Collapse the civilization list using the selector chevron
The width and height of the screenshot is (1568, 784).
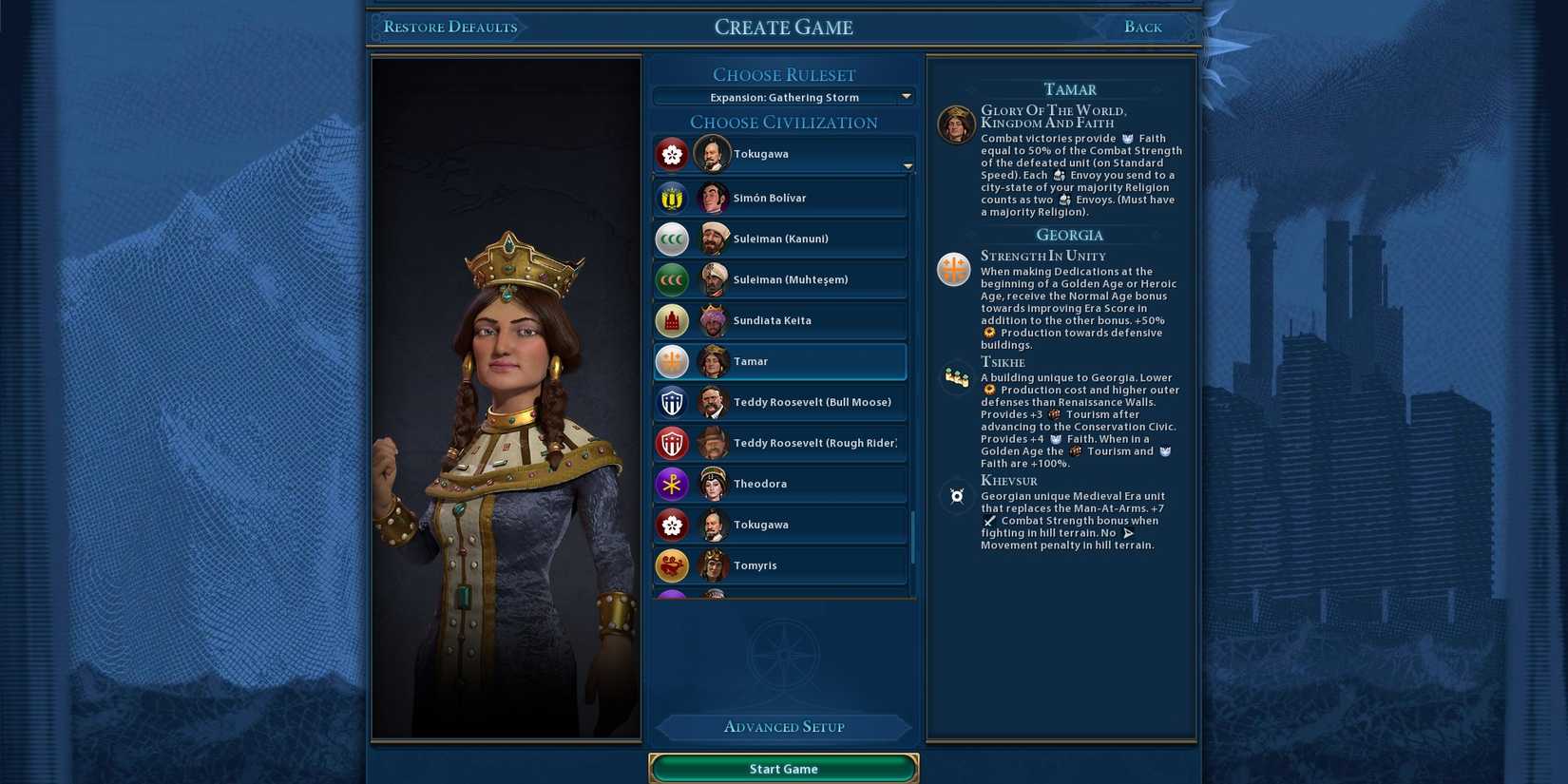[907, 165]
